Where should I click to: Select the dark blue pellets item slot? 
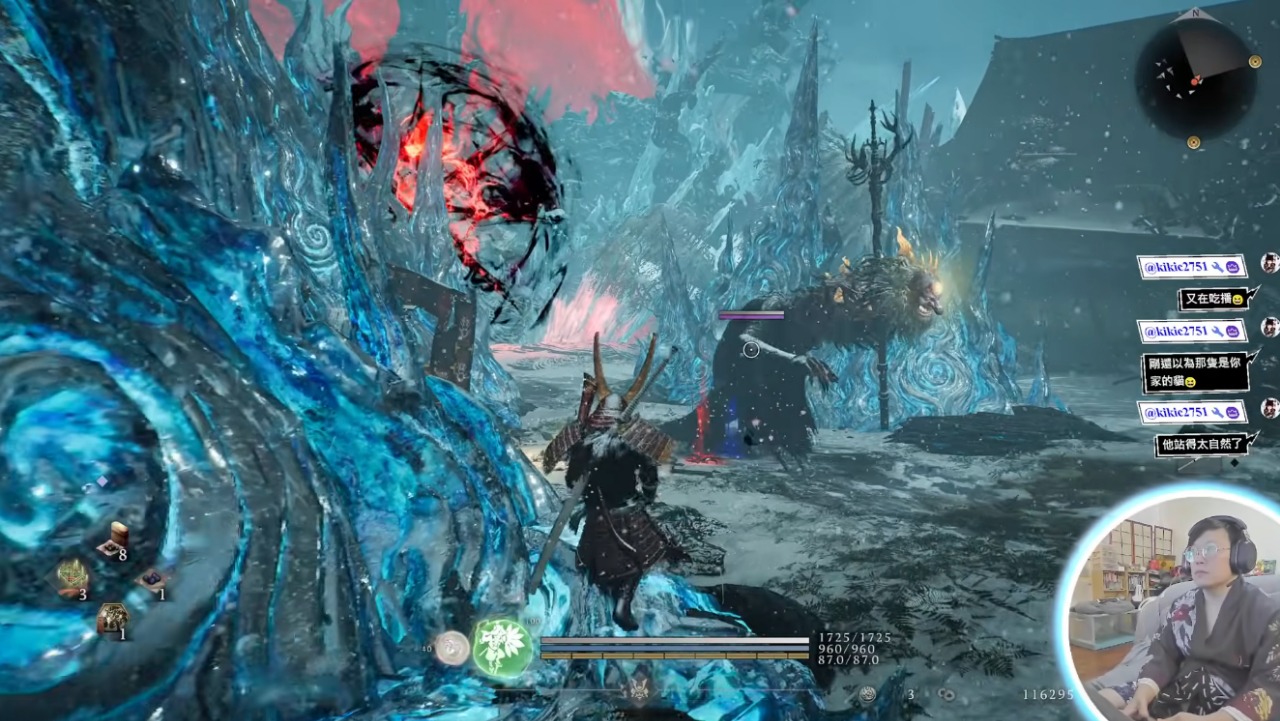click(152, 579)
